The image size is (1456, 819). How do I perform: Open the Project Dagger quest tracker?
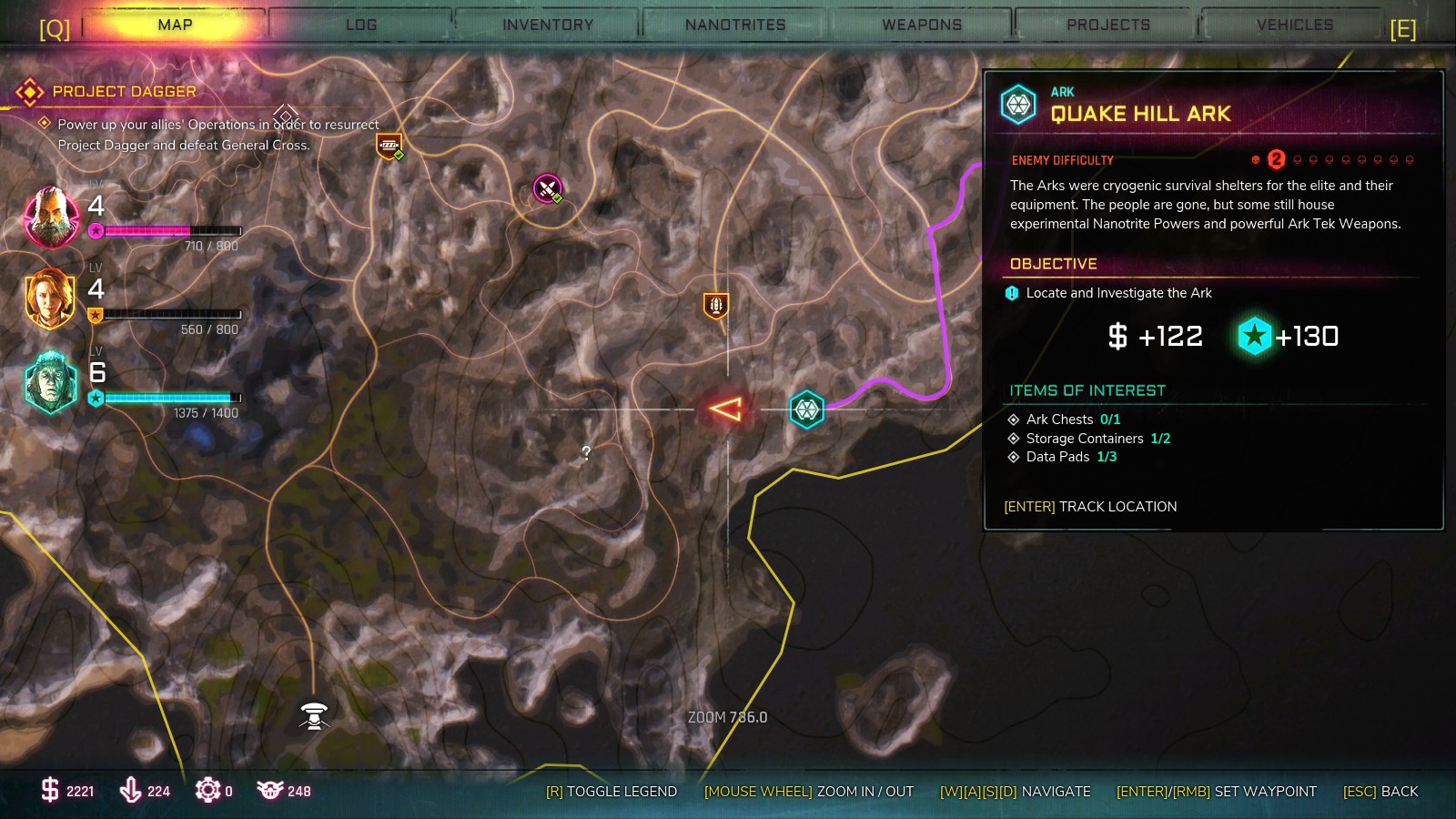[125, 92]
